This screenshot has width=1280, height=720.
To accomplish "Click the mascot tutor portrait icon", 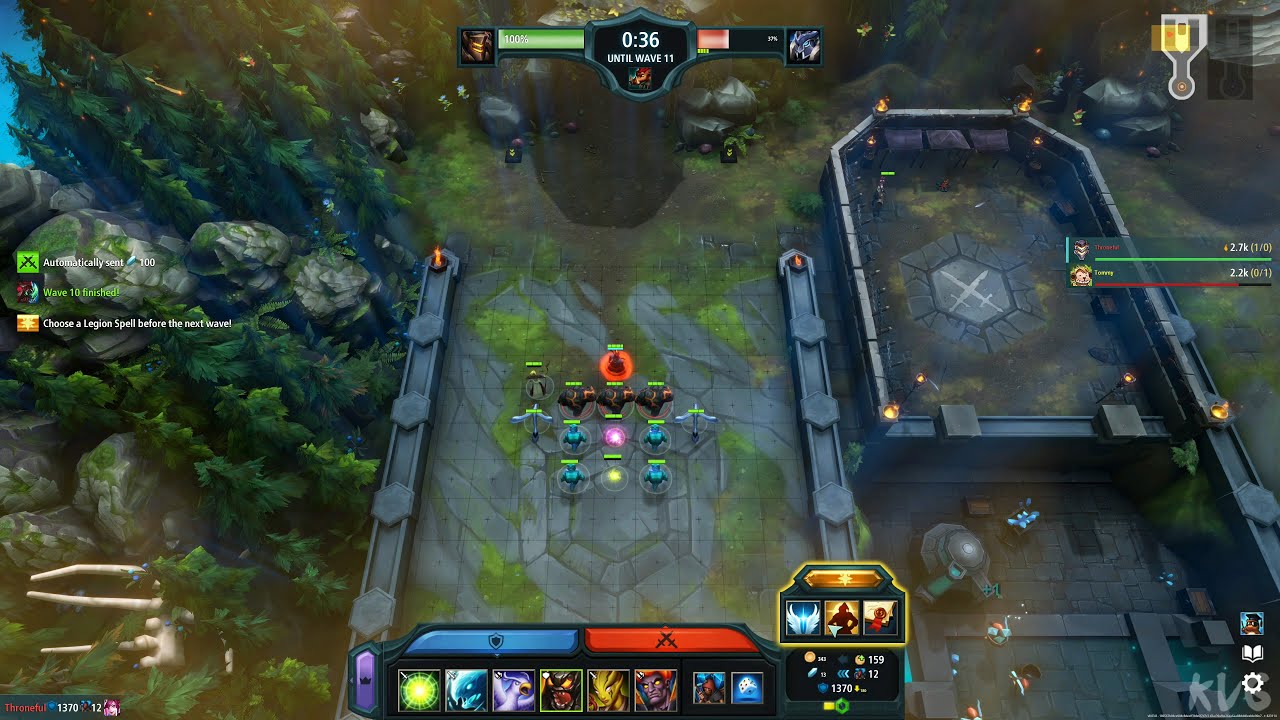I will click(1251, 622).
